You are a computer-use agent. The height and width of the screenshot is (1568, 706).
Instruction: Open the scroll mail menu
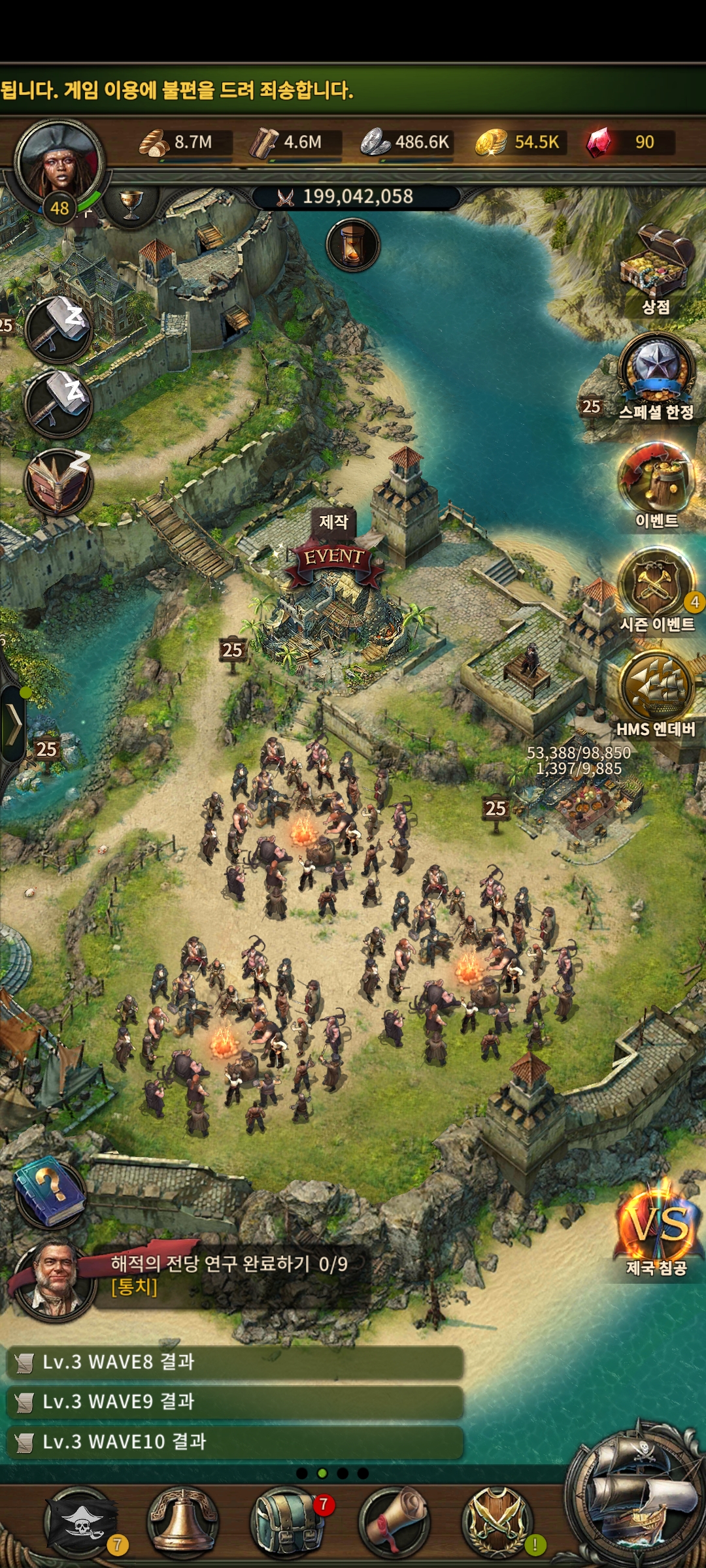click(394, 1522)
